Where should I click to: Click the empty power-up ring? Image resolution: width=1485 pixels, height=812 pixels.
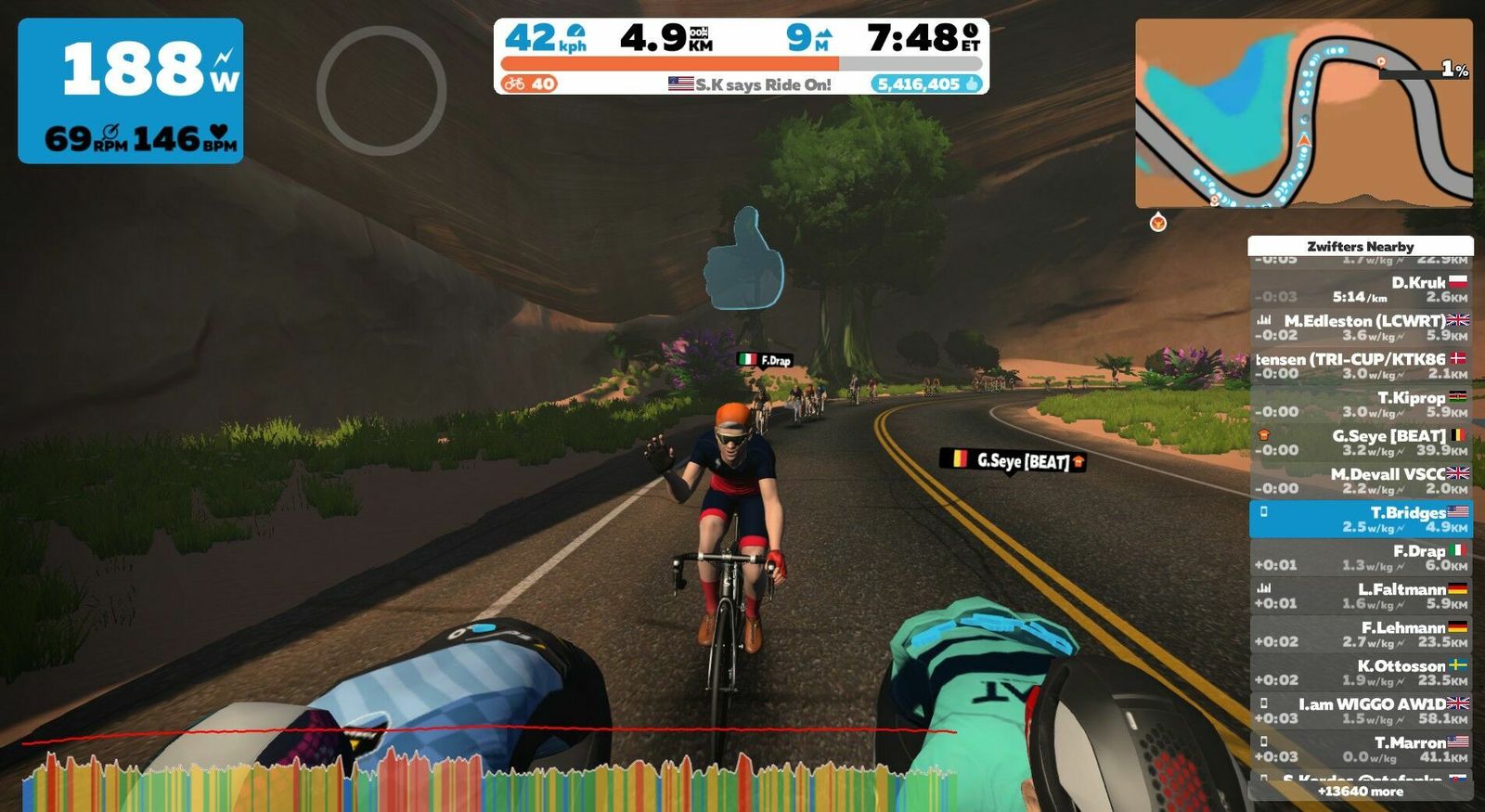[x=381, y=90]
